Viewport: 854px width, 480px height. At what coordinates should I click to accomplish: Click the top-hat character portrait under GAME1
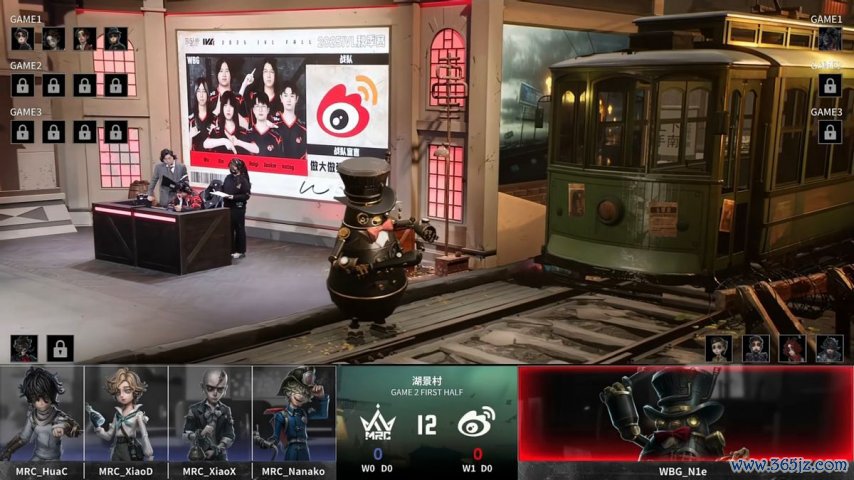coord(116,39)
